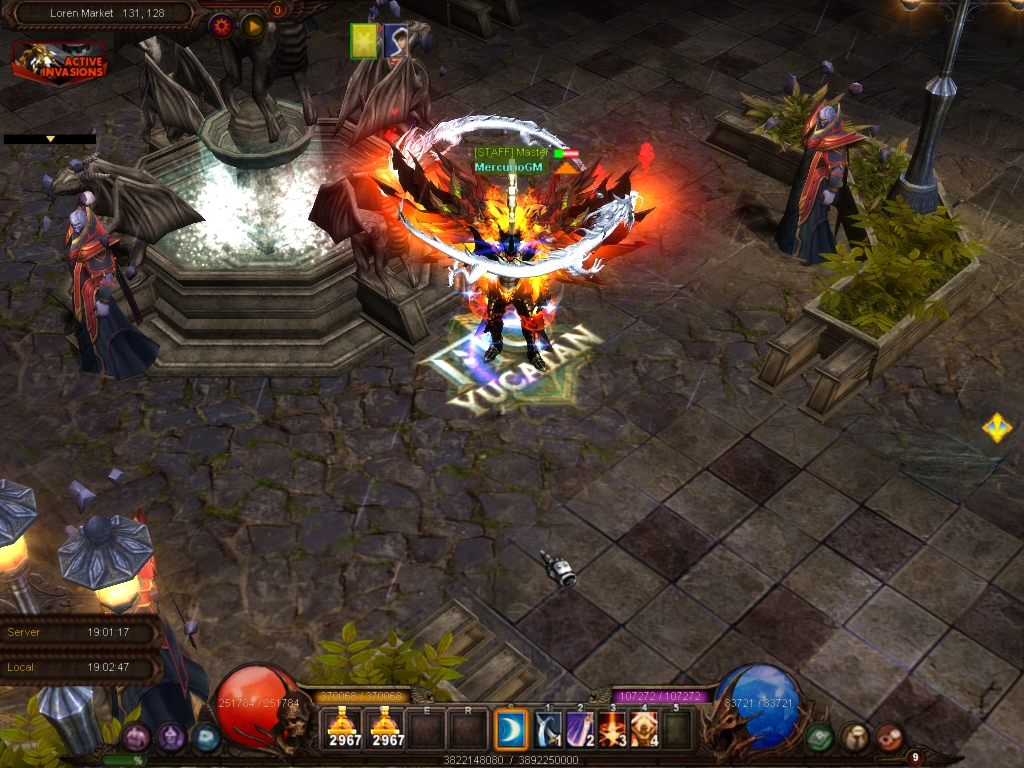1024x768 pixels.
Task: Select the active crescent moon skill
Action: click(x=511, y=729)
